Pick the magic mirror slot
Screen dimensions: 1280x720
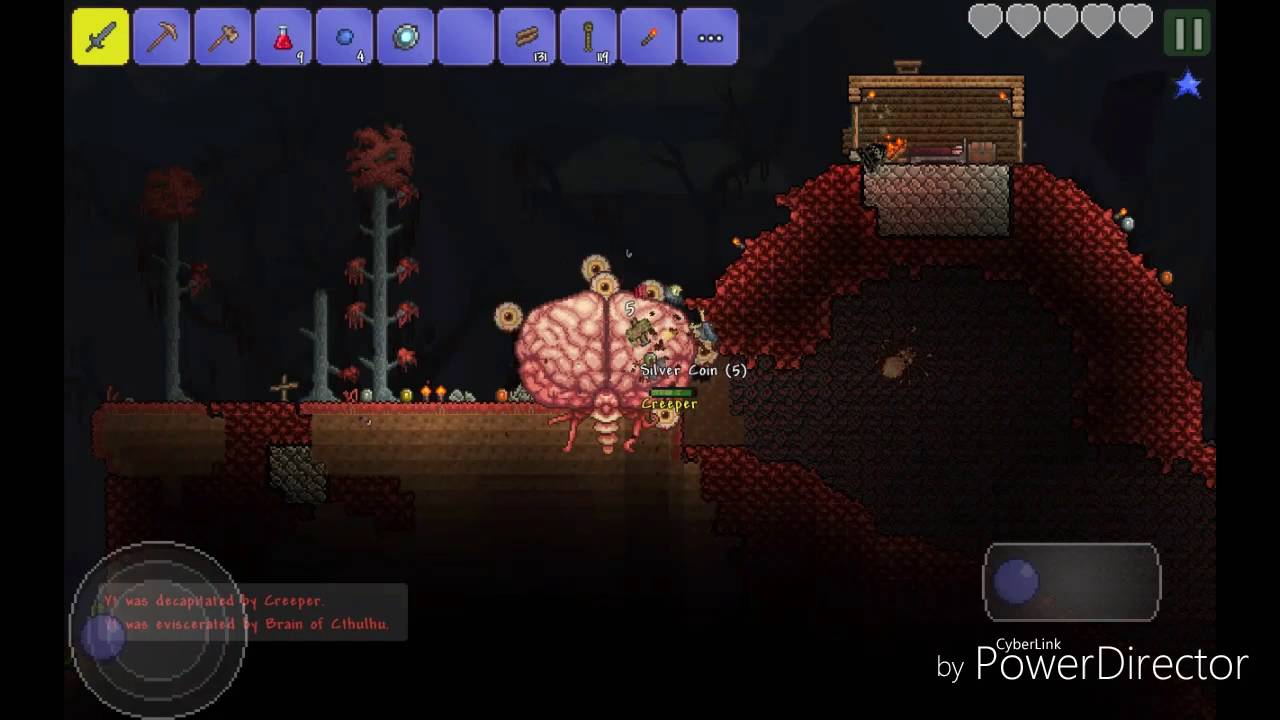click(x=405, y=37)
